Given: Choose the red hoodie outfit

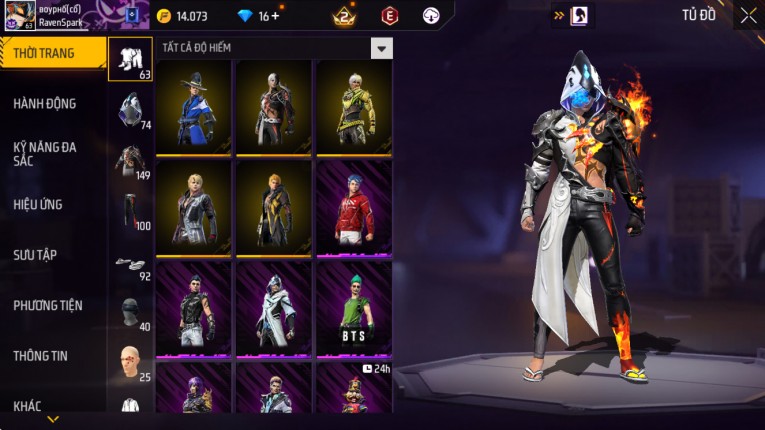Looking at the screenshot, I should (x=353, y=207).
